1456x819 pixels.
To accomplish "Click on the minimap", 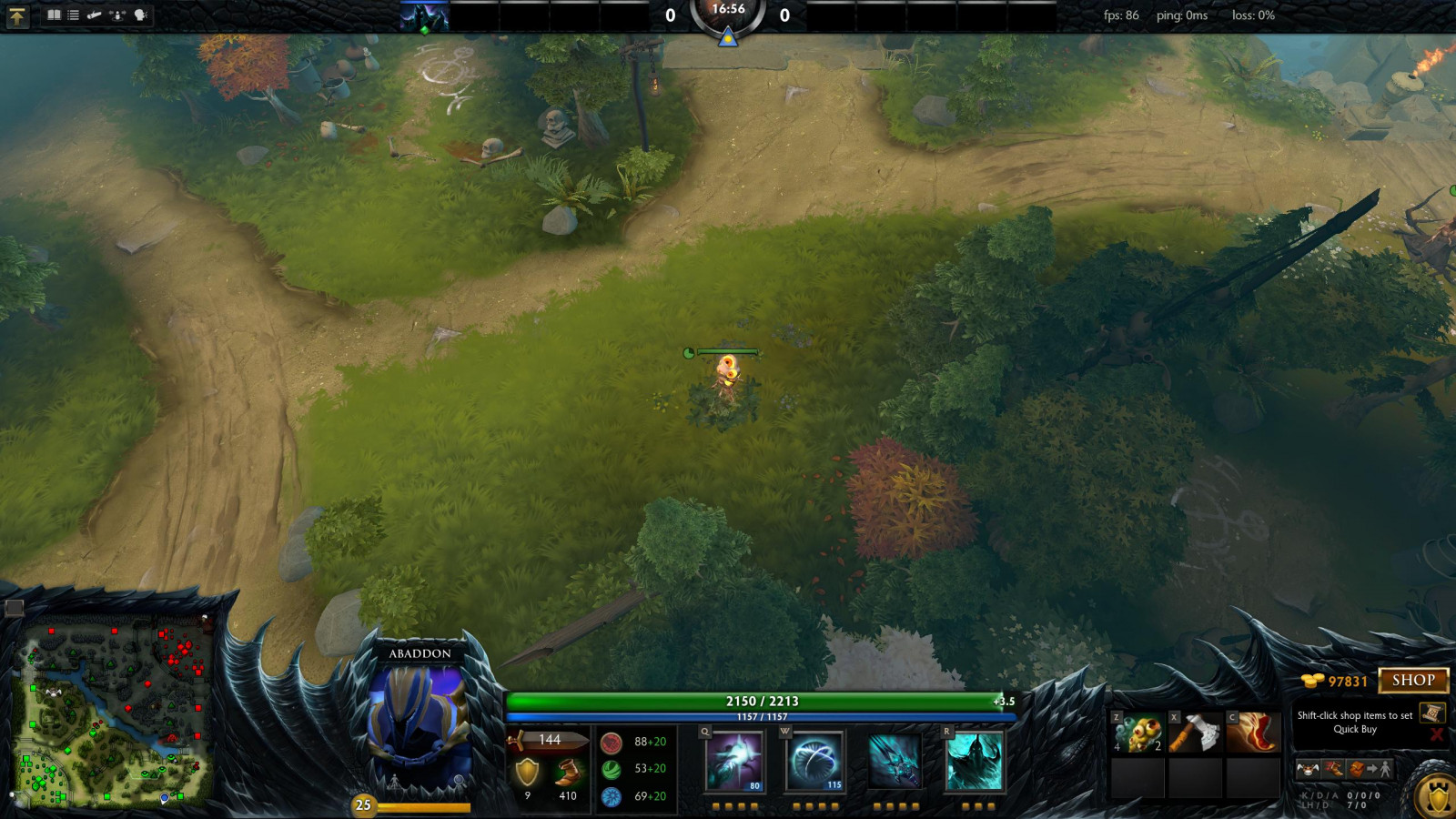I will pyautogui.click(x=116, y=714).
